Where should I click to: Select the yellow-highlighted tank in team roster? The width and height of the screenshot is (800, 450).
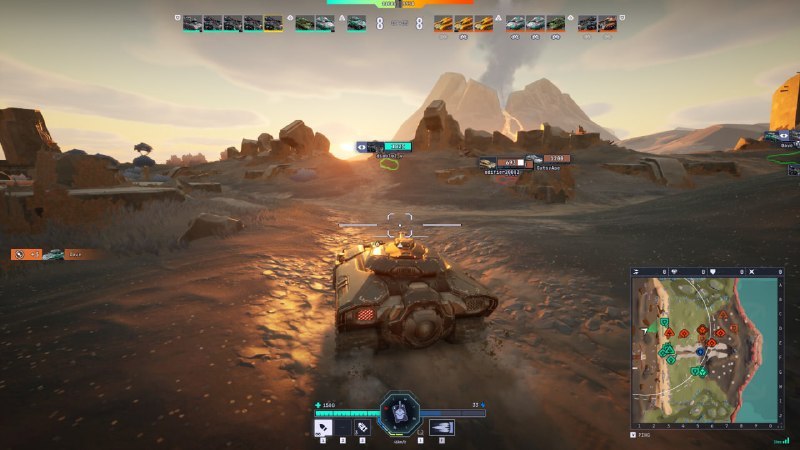(273, 23)
